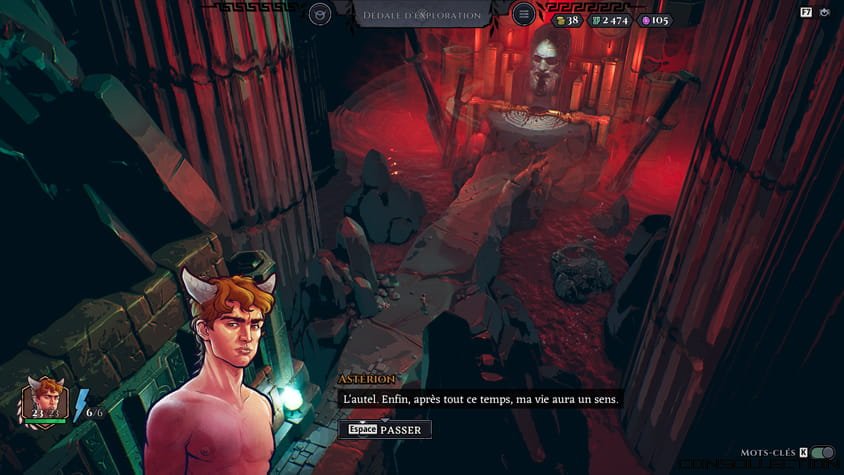Image resolution: width=844 pixels, height=475 pixels.
Task: Click the Passer button to continue dialogue
Action: click(x=385, y=429)
